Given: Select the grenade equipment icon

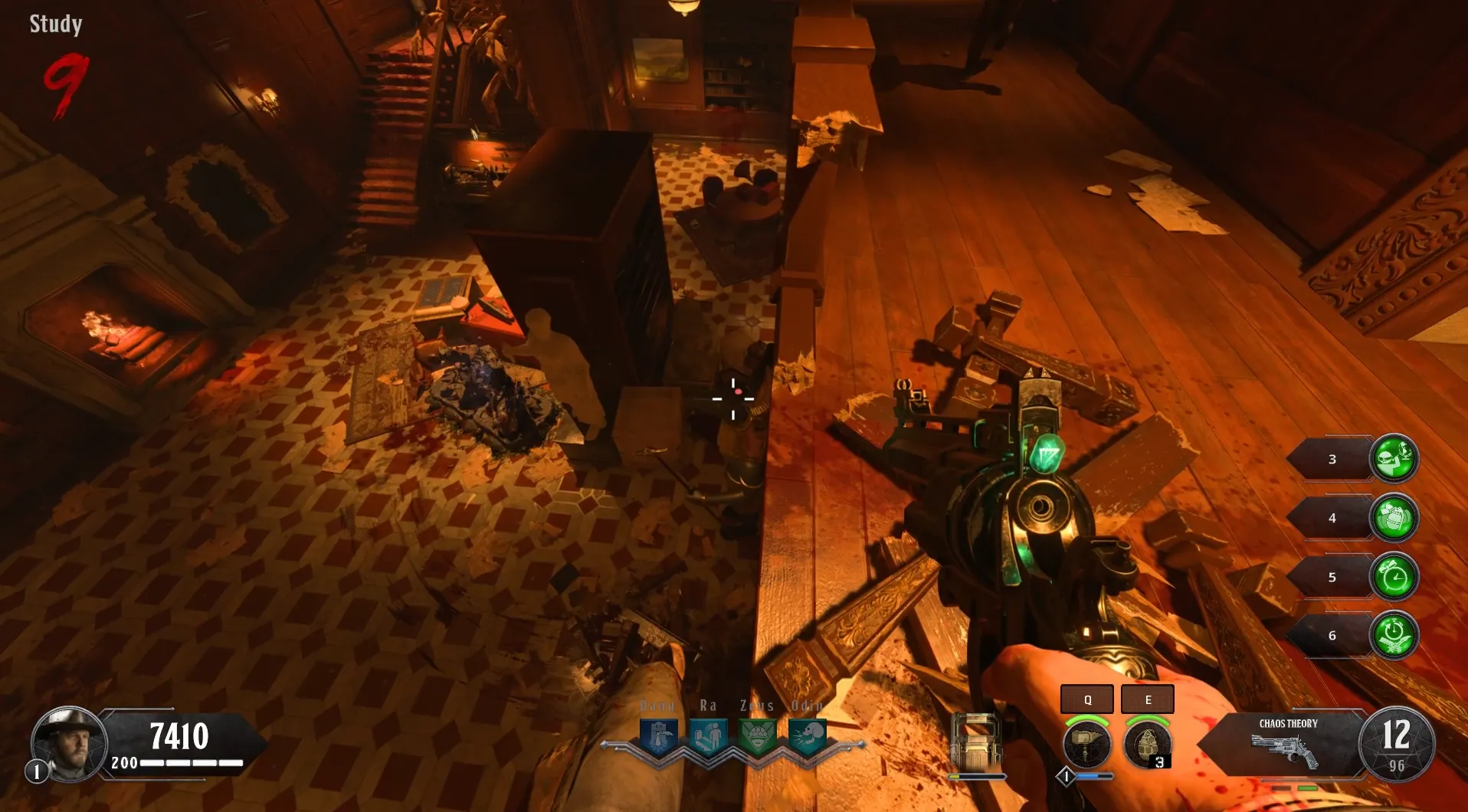Looking at the screenshot, I should [x=1147, y=742].
